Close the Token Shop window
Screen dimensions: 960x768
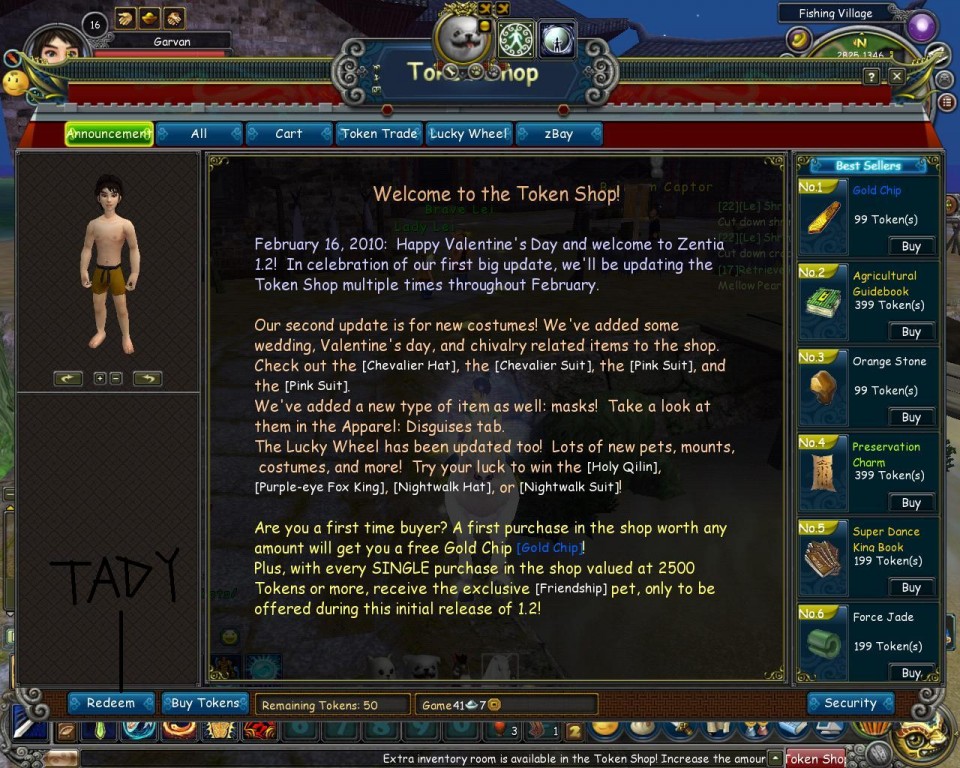pos(897,76)
